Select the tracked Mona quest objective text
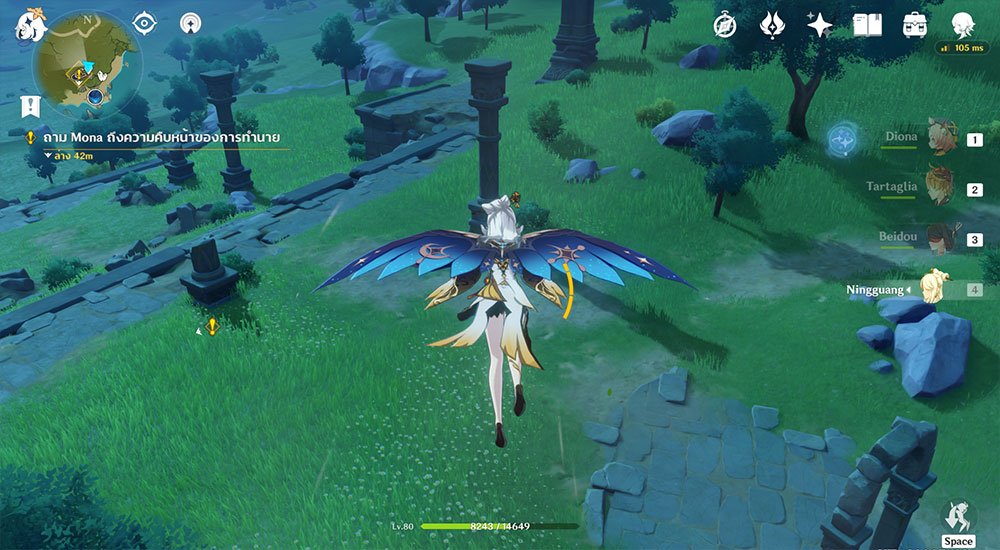 pos(160,137)
